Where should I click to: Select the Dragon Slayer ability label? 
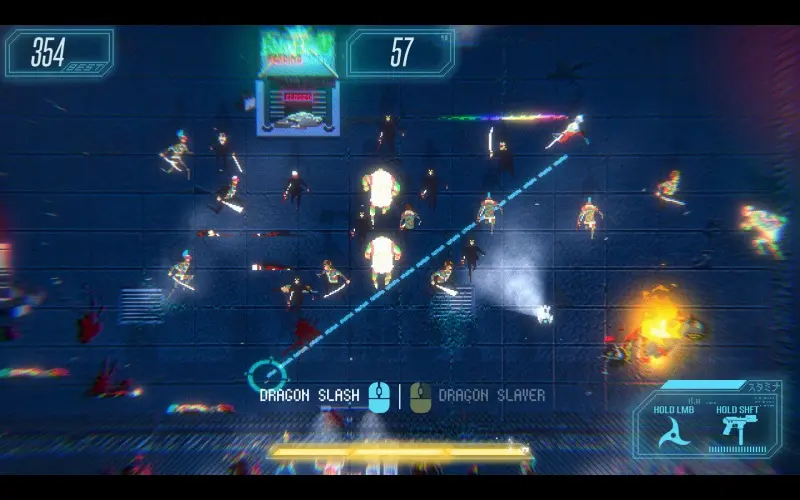point(492,395)
